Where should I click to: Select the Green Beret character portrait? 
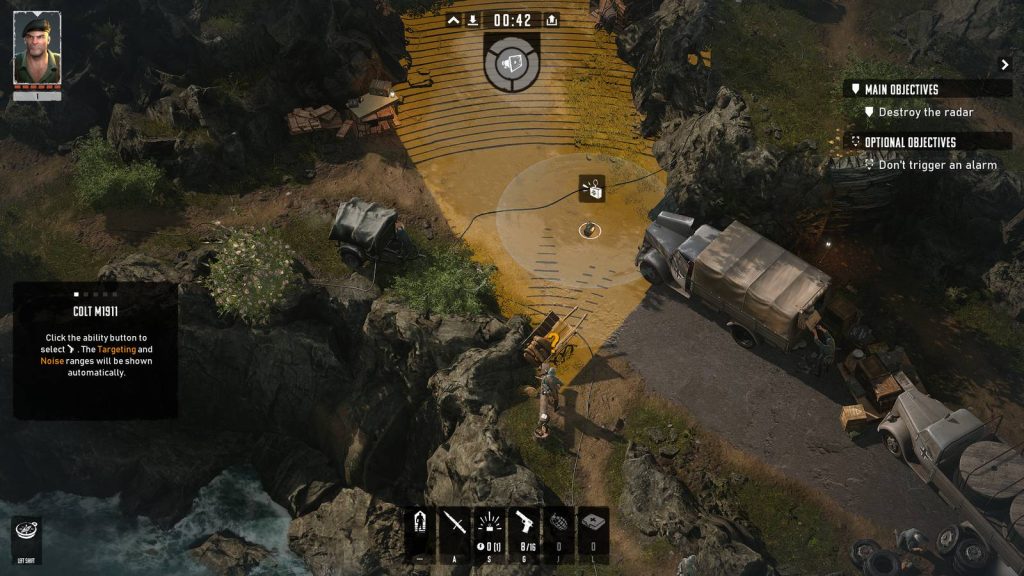[37, 48]
